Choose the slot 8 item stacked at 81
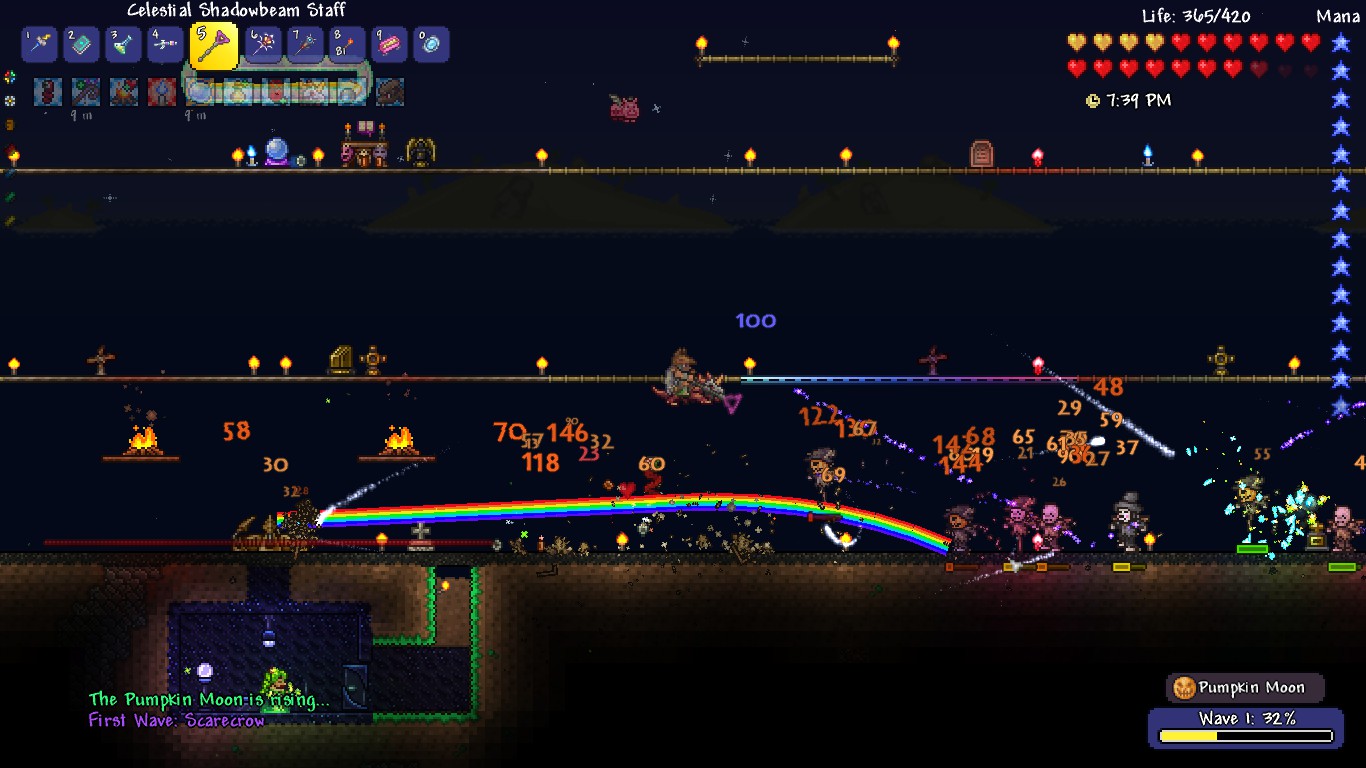1366x768 pixels. click(x=347, y=45)
